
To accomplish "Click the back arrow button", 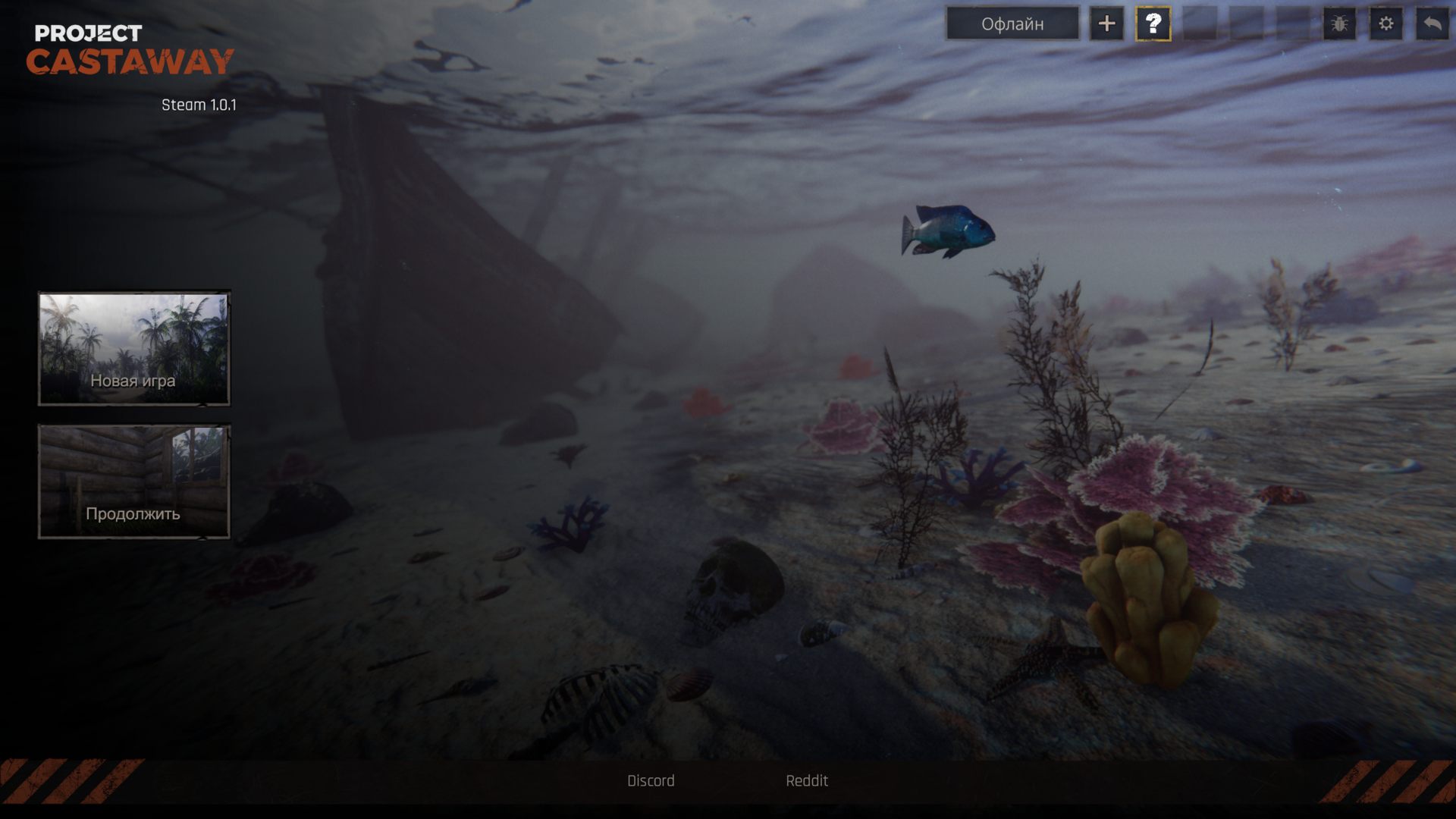I will (1432, 24).
